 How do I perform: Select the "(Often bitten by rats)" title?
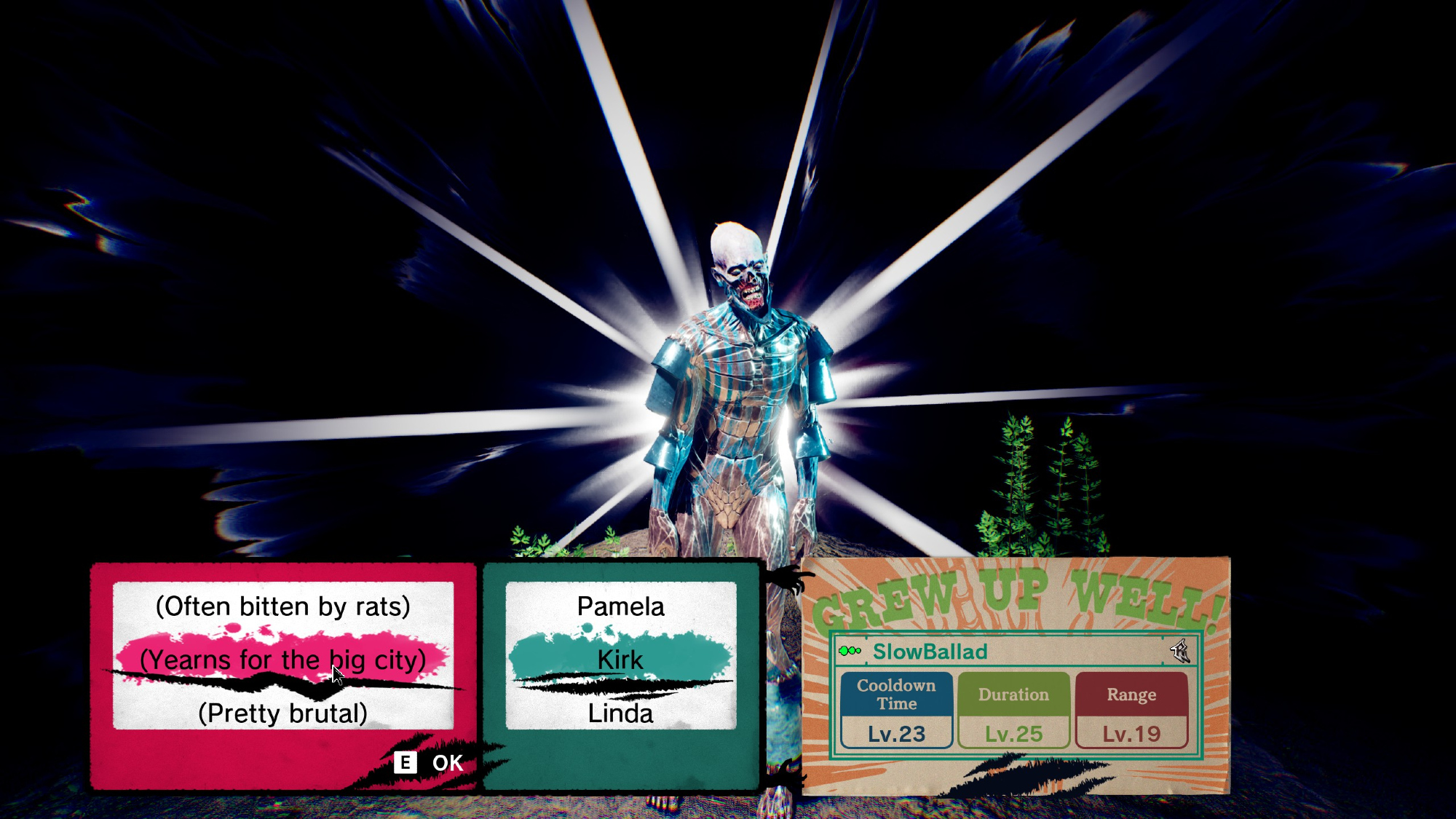pos(282,606)
